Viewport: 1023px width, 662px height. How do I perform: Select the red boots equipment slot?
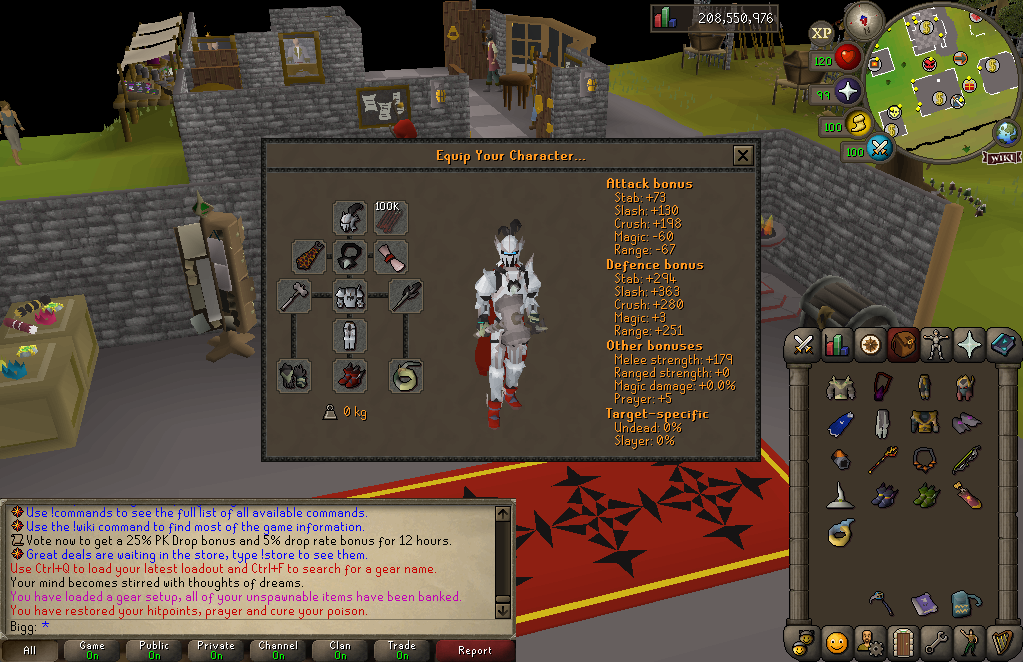click(349, 375)
